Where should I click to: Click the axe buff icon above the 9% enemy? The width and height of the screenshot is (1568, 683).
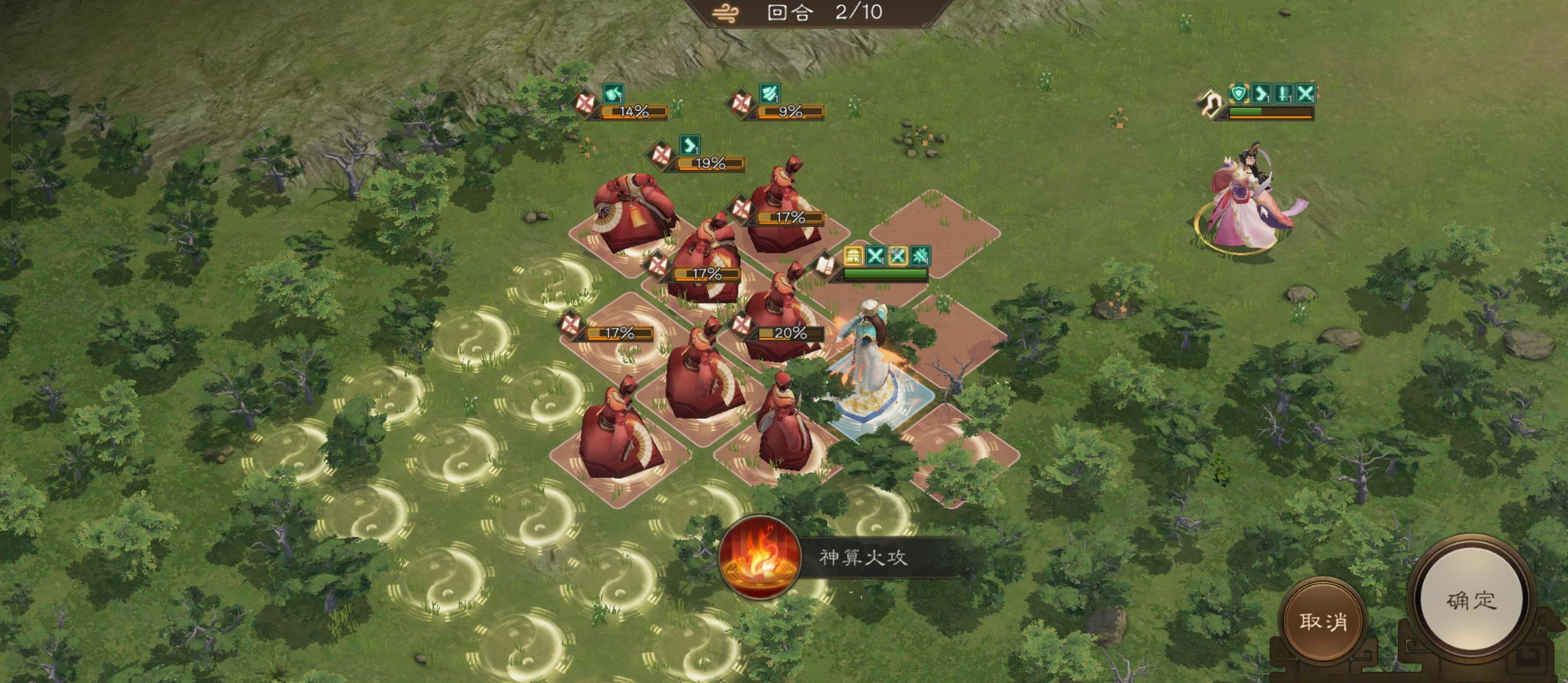(x=772, y=94)
